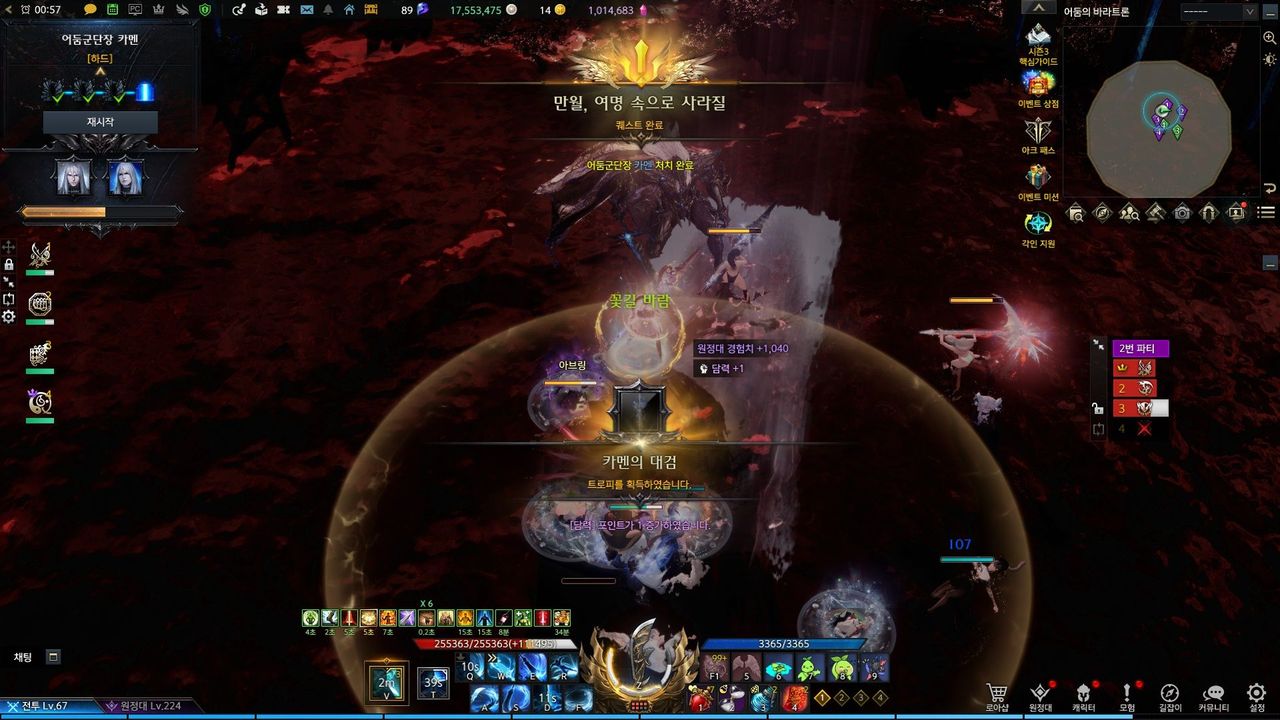1280x720 pixels.
Task: Zoom in the minimap with the magnifier
Action: [1076, 212]
